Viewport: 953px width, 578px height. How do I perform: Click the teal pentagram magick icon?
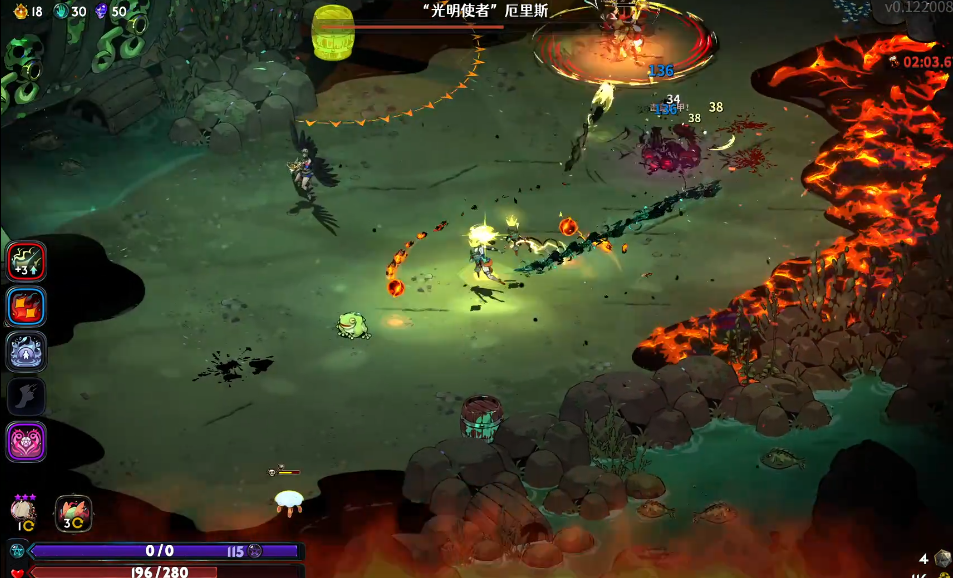pos(17,551)
